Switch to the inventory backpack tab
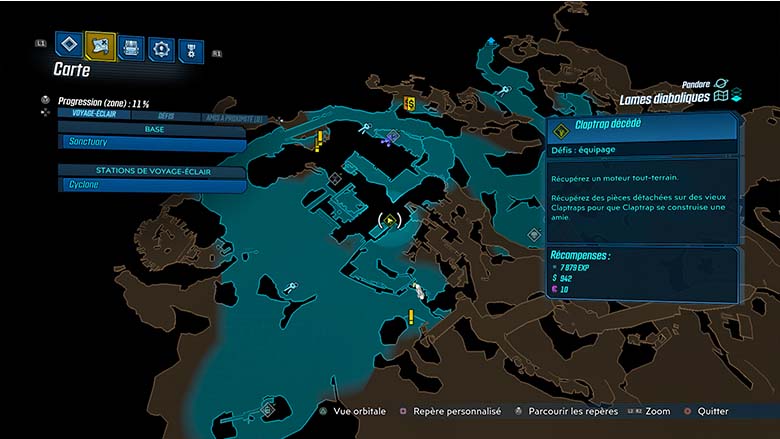Screen dimensions: 780x439 click(x=131, y=46)
